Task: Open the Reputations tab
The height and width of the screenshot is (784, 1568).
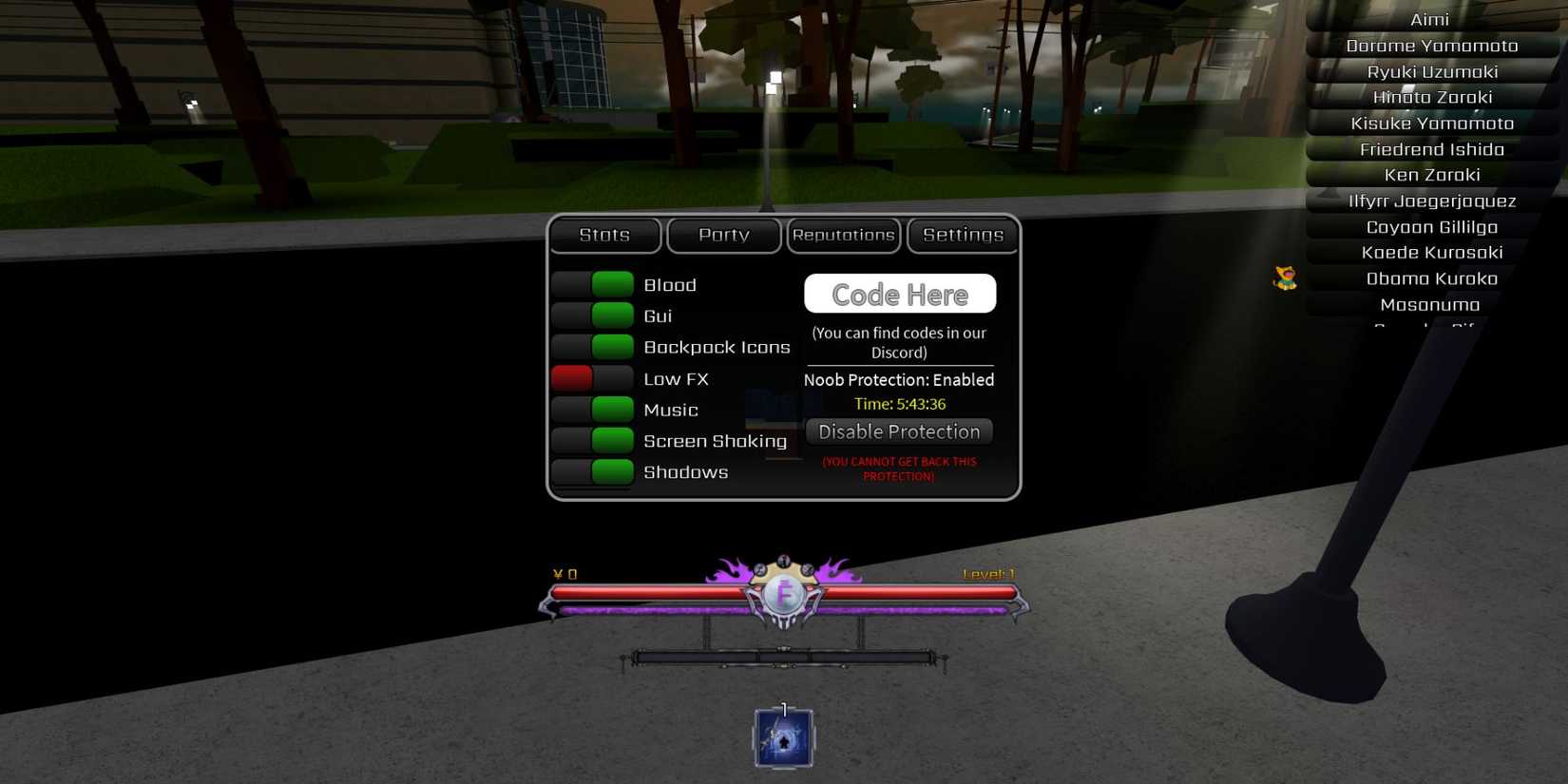Action: [x=843, y=235]
